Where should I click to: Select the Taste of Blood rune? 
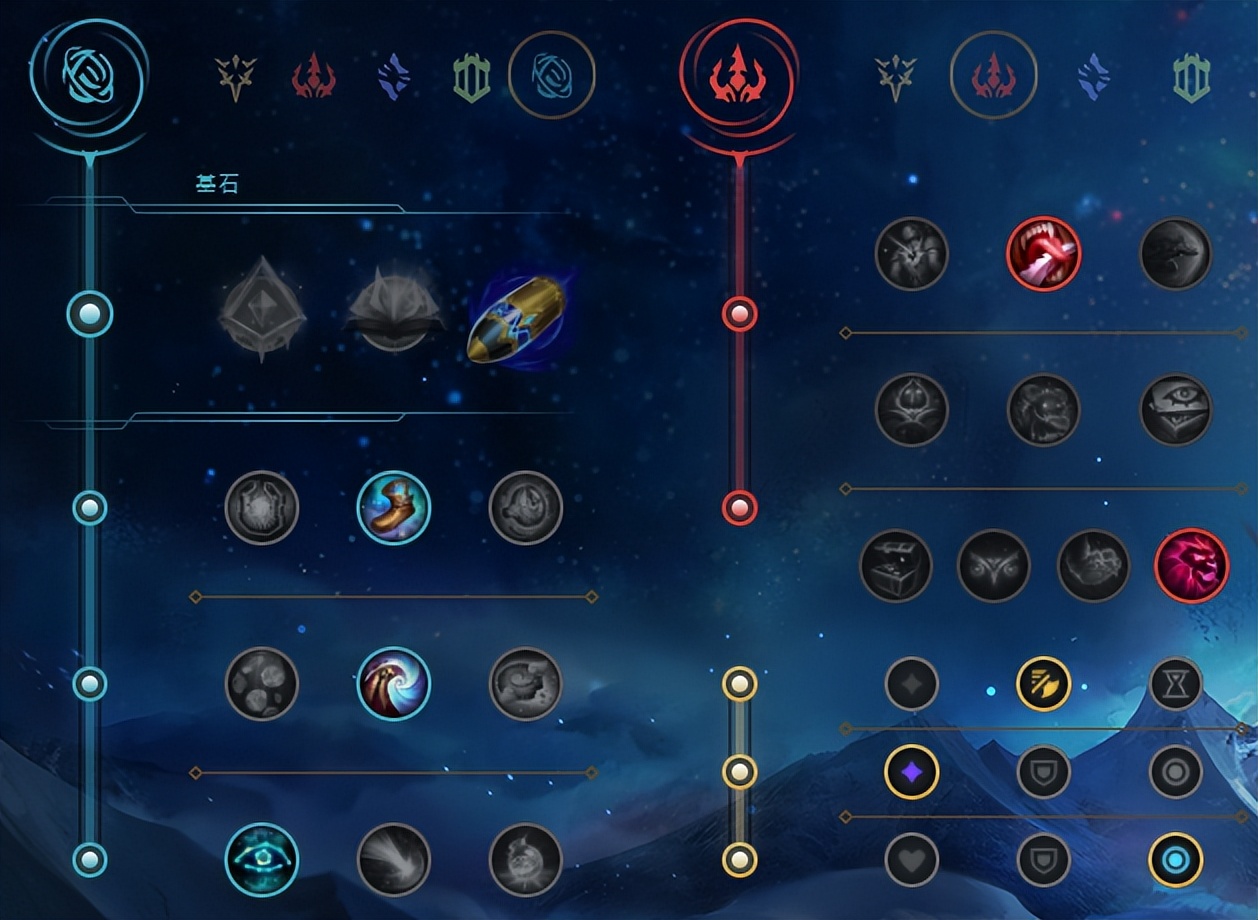pos(1044,254)
